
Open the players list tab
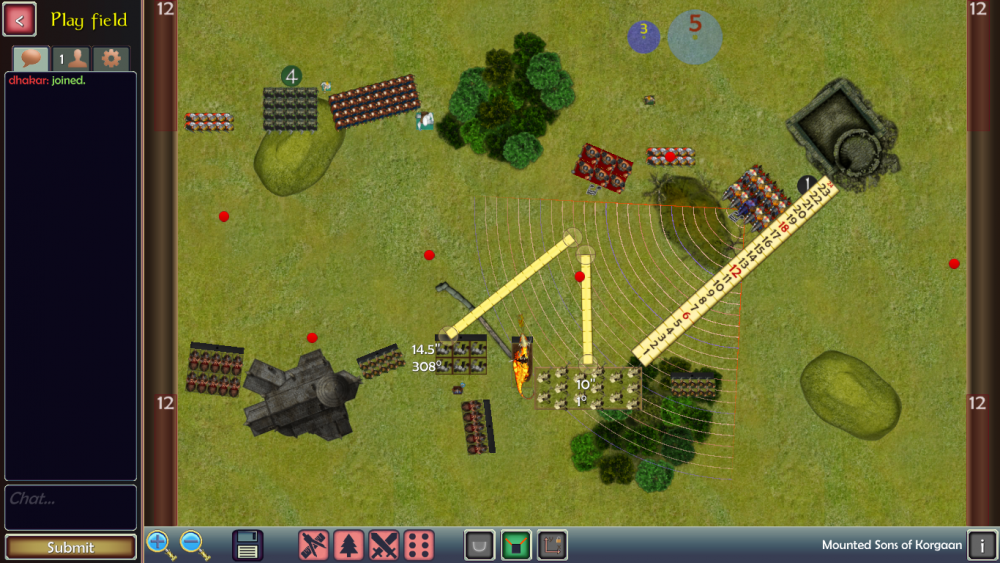click(71, 58)
